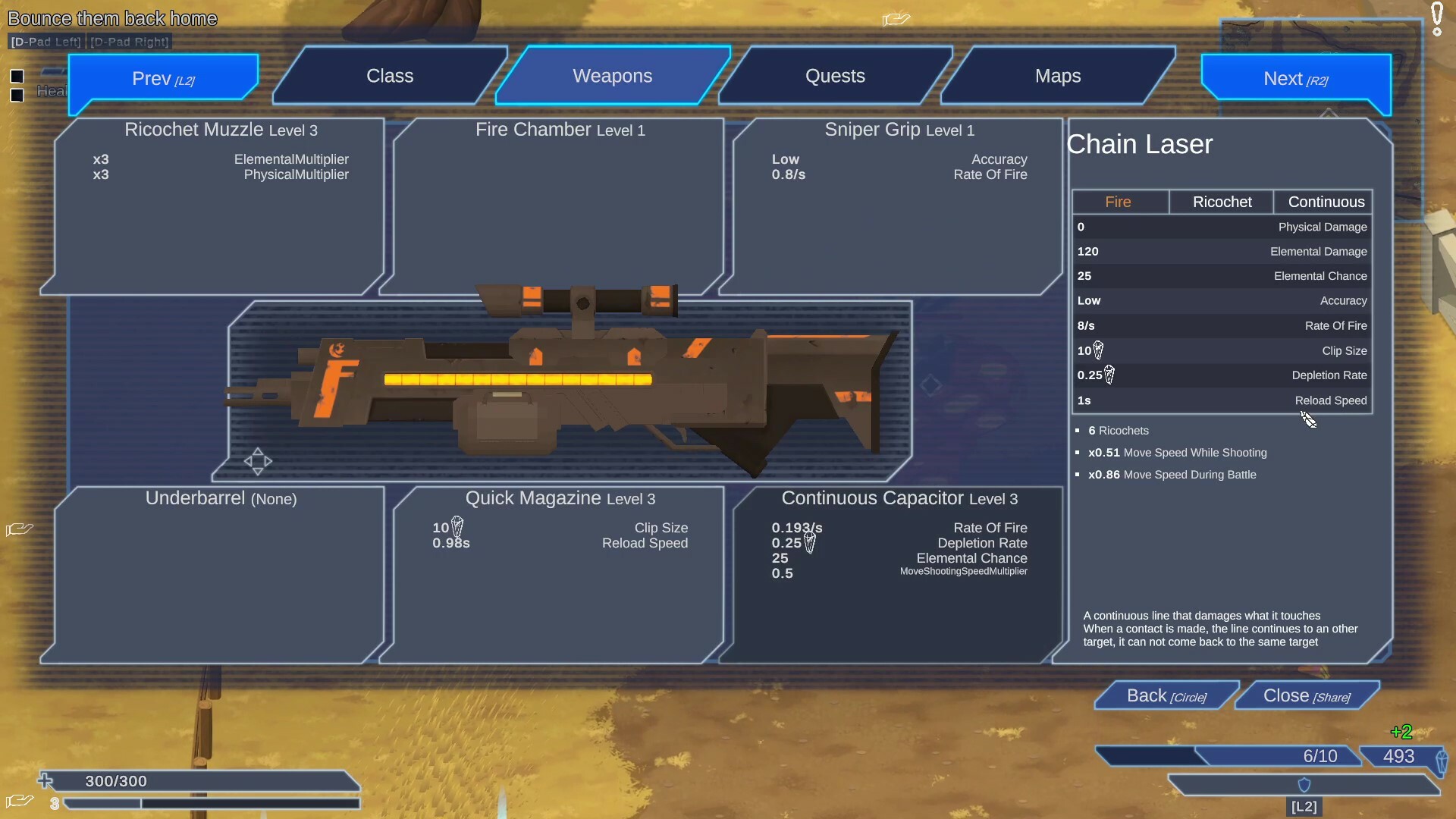Screen dimensions: 1456x819
Task: Toggle the bullet marker beside 6 Ricochets
Action: pyautogui.click(x=1078, y=431)
